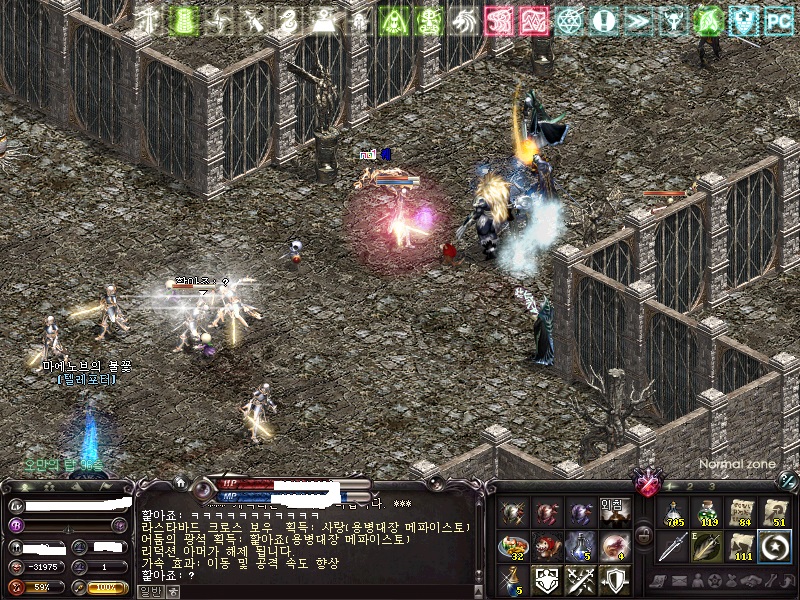The width and height of the screenshot is (800, 600).
Task: Click the scroll stack numbered 111
Action: coord(741,548)
